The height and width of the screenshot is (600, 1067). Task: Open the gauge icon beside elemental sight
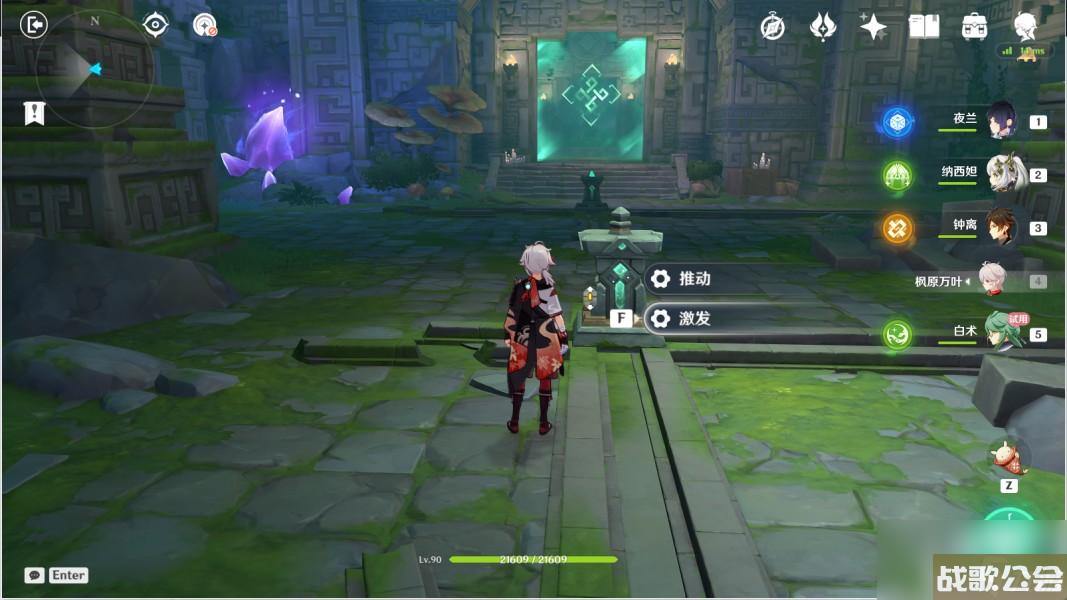[x=205, y=25]
